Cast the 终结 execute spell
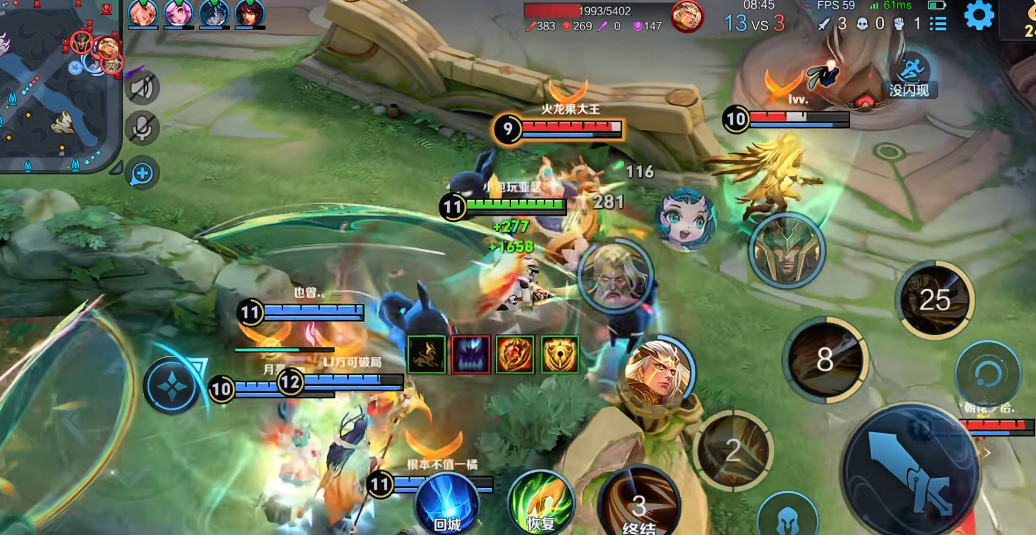 pos(639,503)
